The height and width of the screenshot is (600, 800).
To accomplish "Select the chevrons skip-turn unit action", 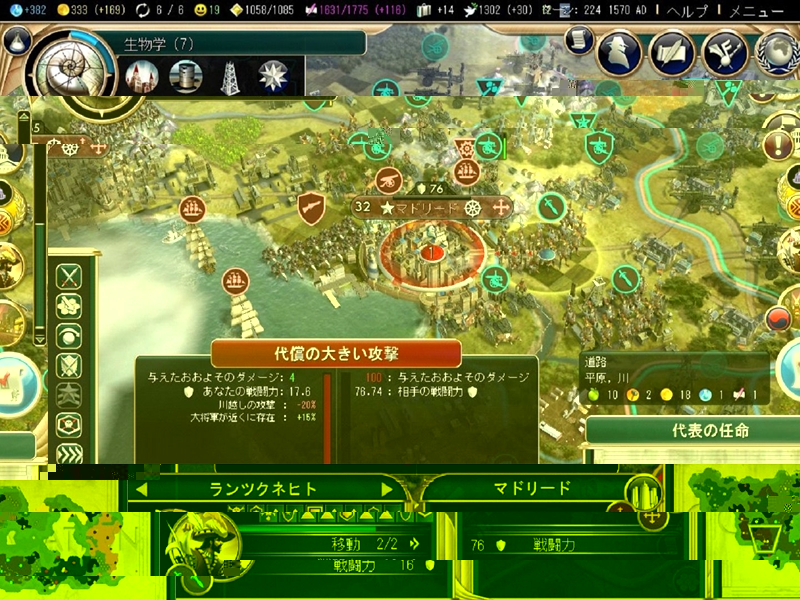I will point(69,453).
